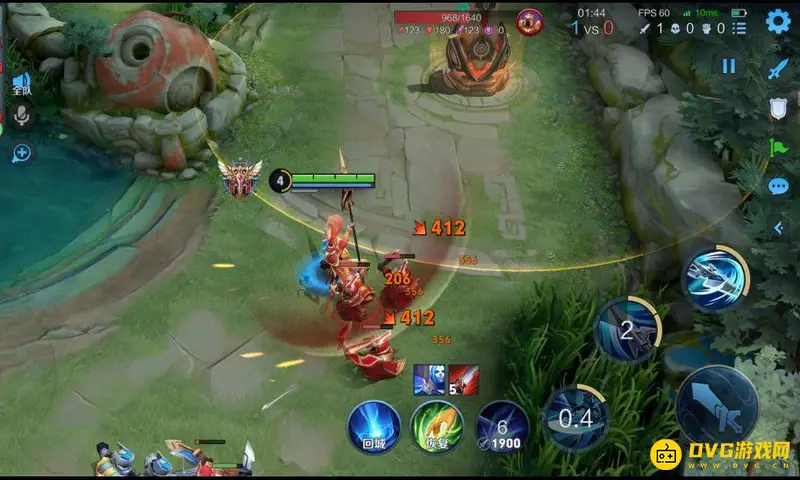
Task: Toggle the 全队 team voice speaker
Action: pos(21,84)
